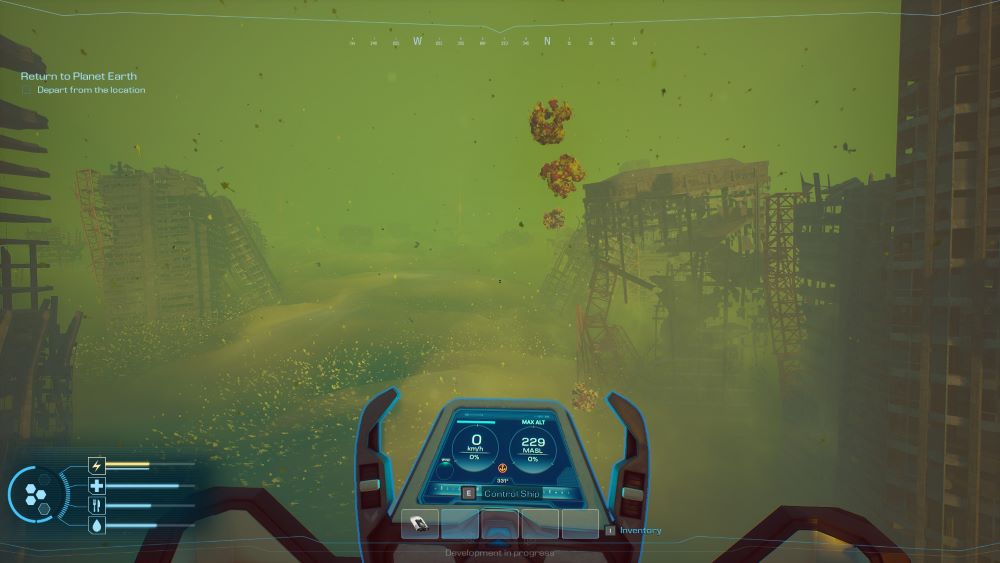The image size is (1000, 563).
Task: Open the hexagon cluster circular gauge
Action: [x=38, y=495]
